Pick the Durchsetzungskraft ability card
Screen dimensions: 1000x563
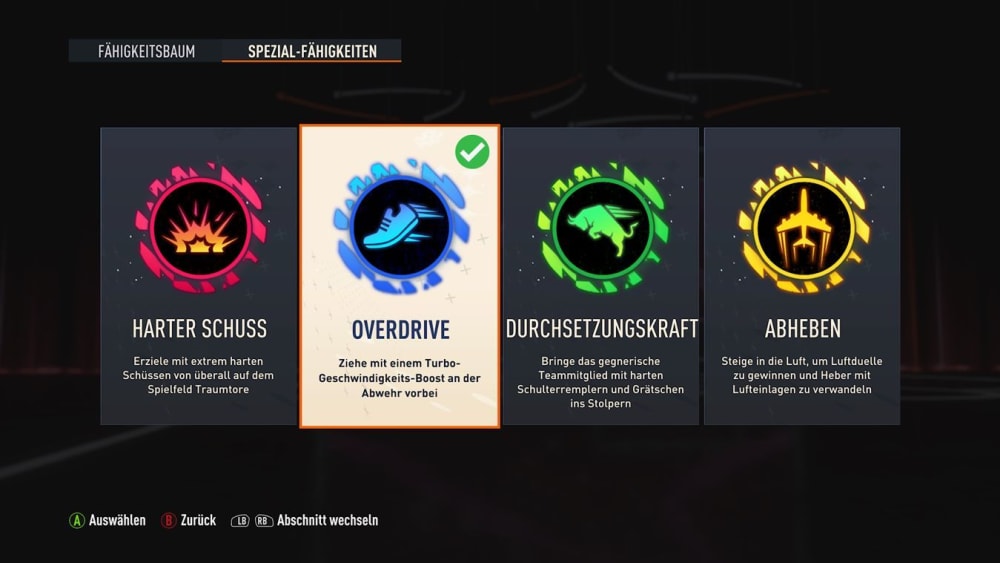(601, 275)
